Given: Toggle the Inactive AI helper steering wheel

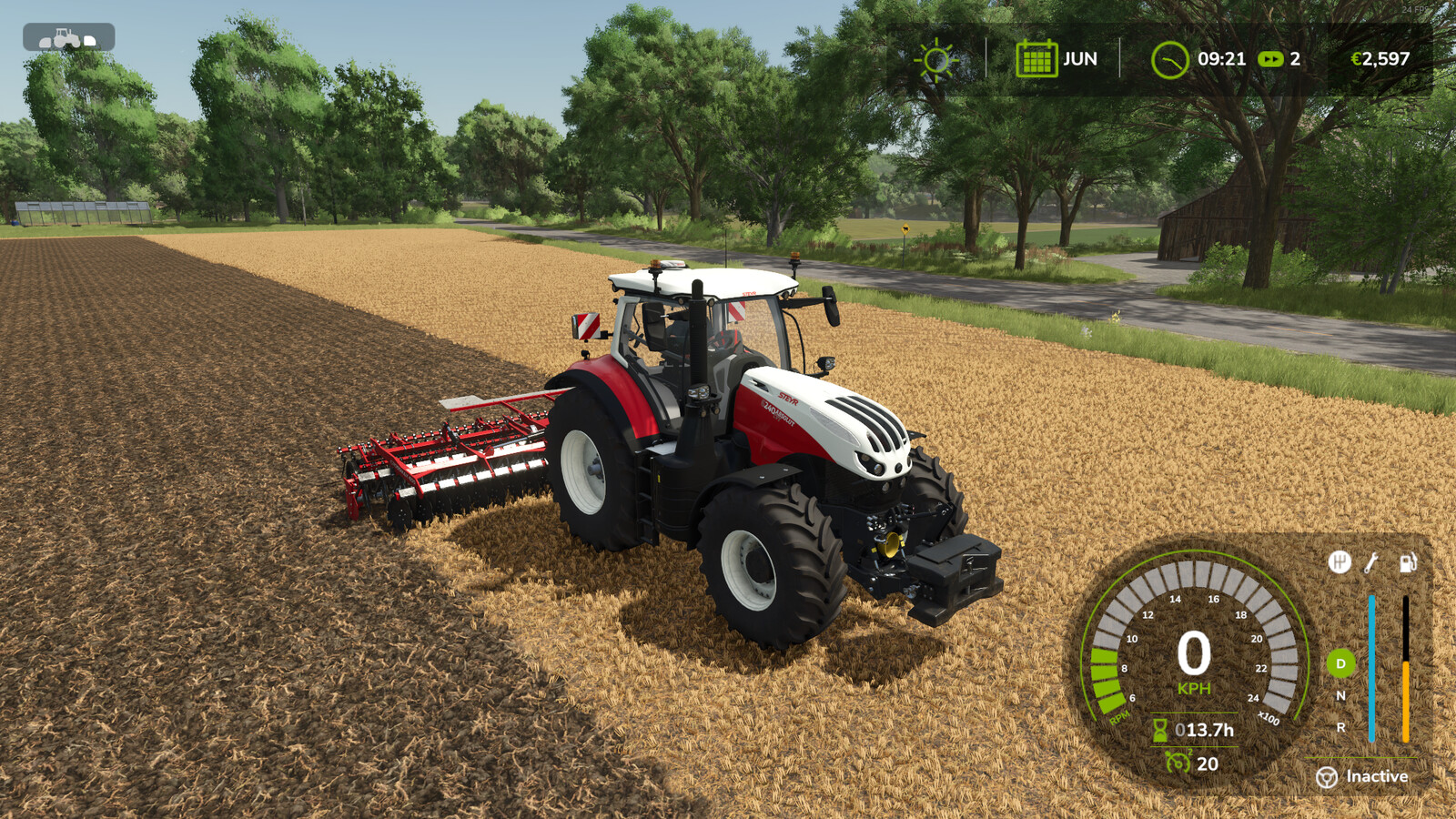Looking at the screenshot, I should pyautogui.click(x=1327, y=777).
